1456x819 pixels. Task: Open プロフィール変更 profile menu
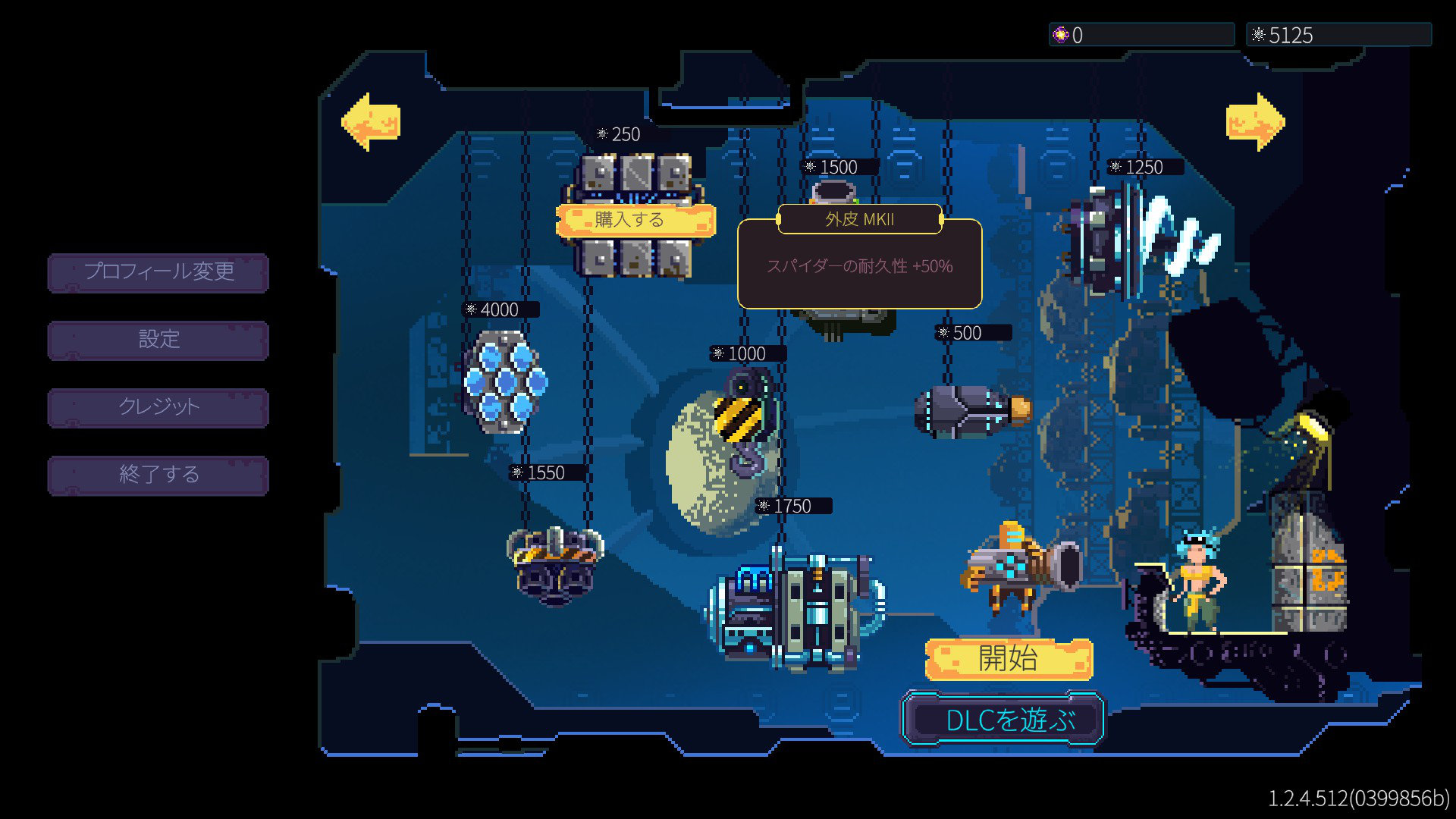[x=158, y=272]
